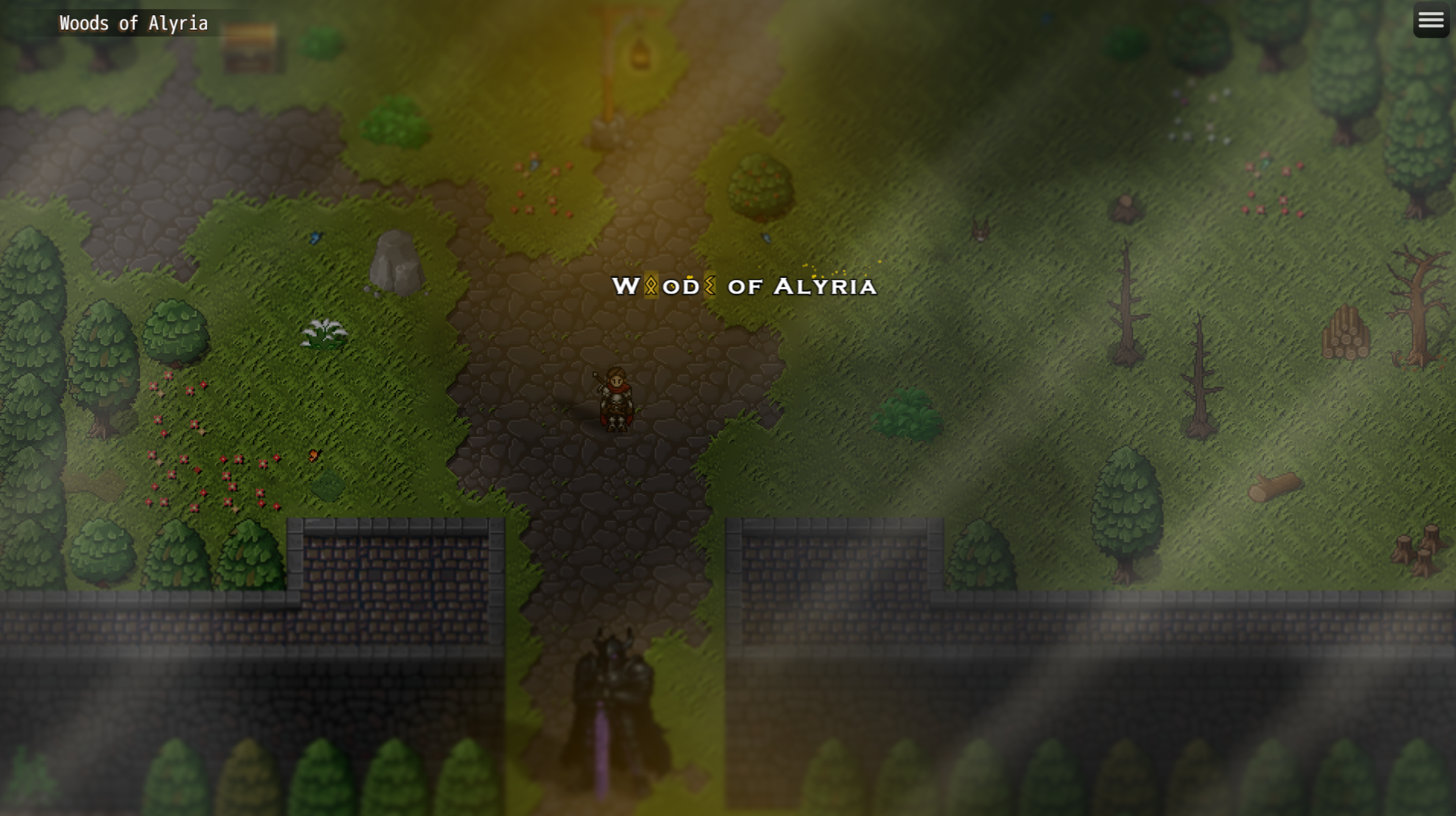The width and height of the screenshot is (1456, 816).
Task: Click the Woods of Alyria title label
Action: coord(133,23)
